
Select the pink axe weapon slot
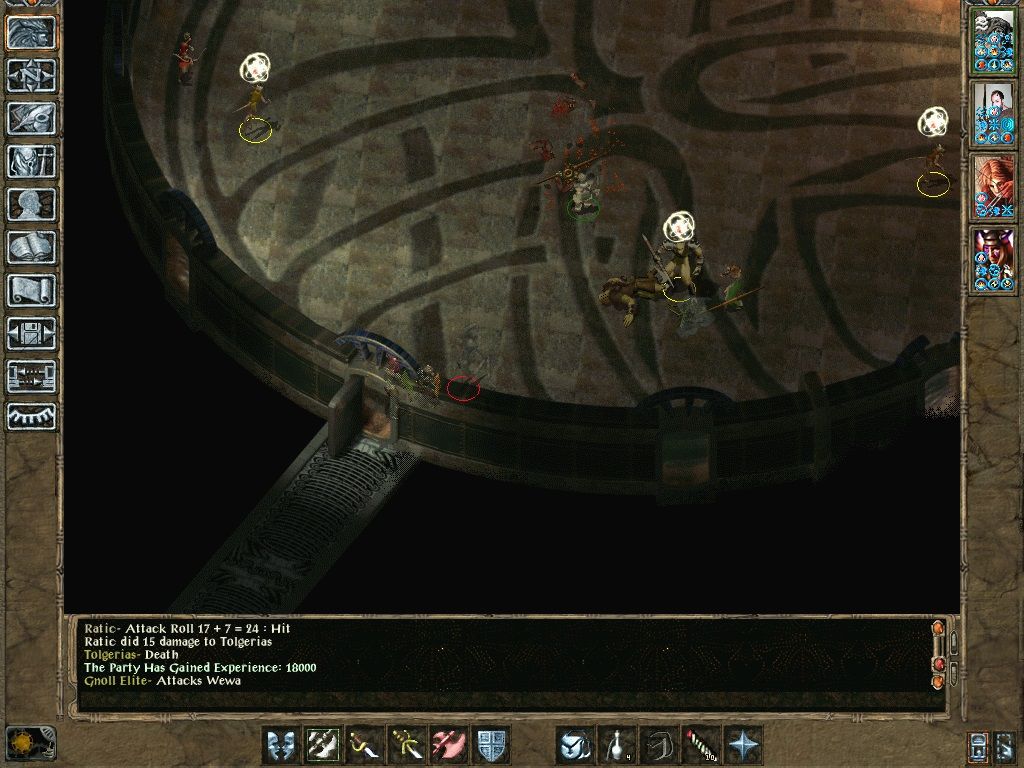point(449,745)
